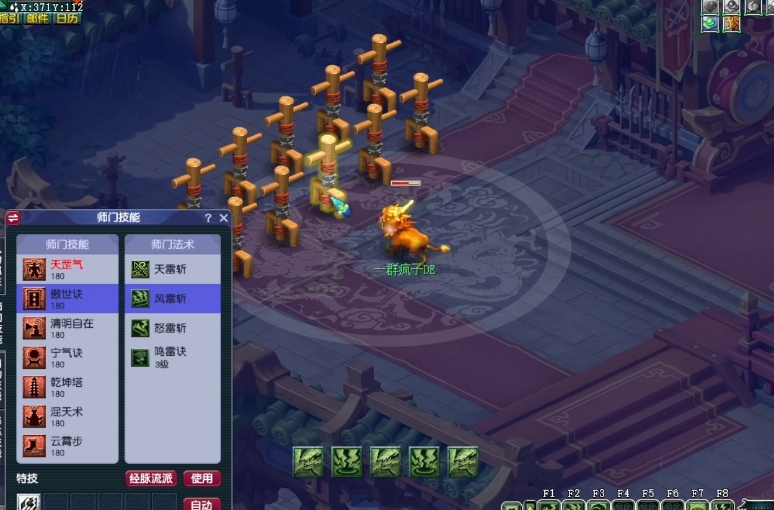Choose the 怒雷斩 spell

click(x=172, y=328)
